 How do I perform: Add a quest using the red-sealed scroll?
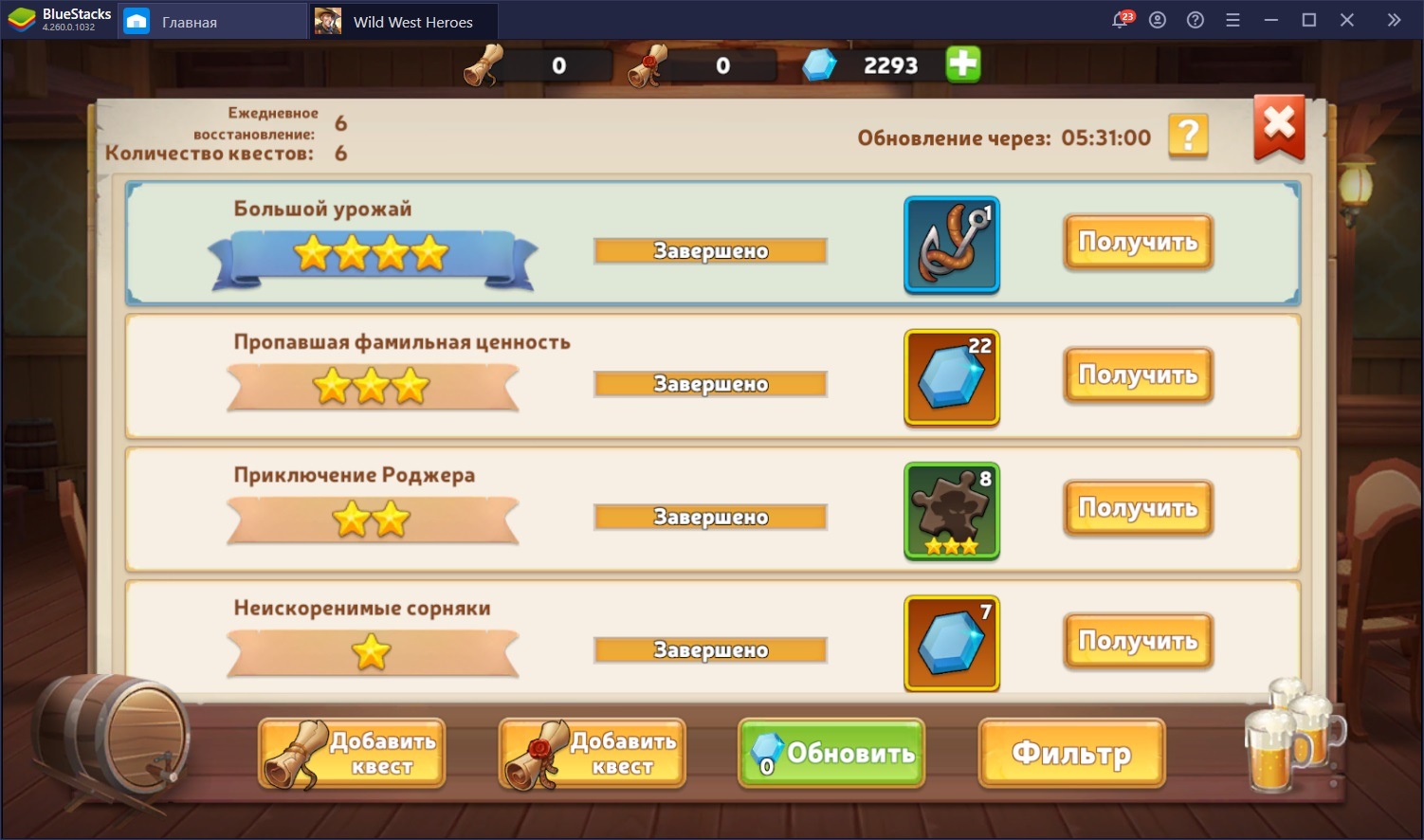[593, 753]
